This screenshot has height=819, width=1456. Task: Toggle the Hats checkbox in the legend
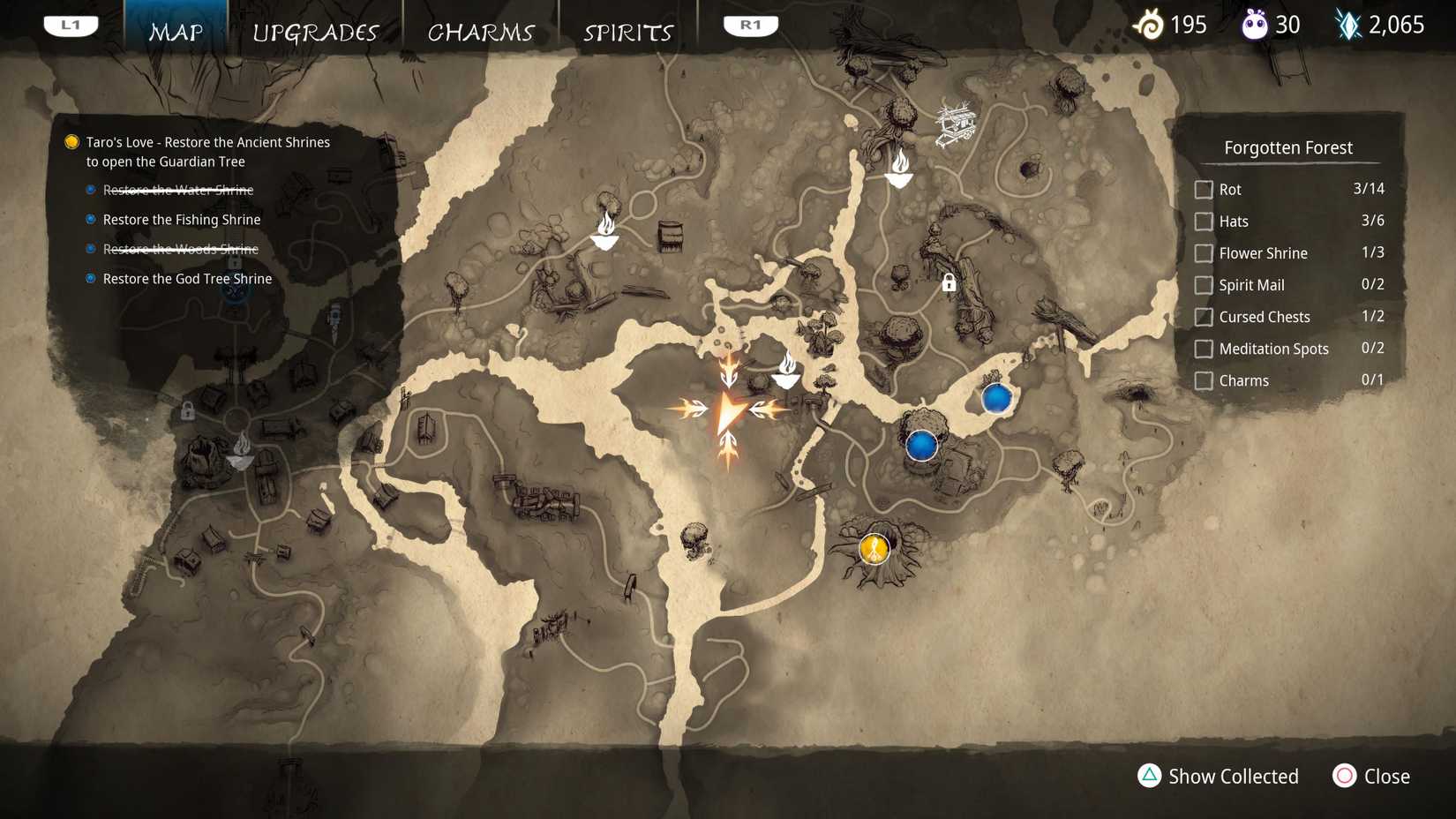click(1203, 221)
